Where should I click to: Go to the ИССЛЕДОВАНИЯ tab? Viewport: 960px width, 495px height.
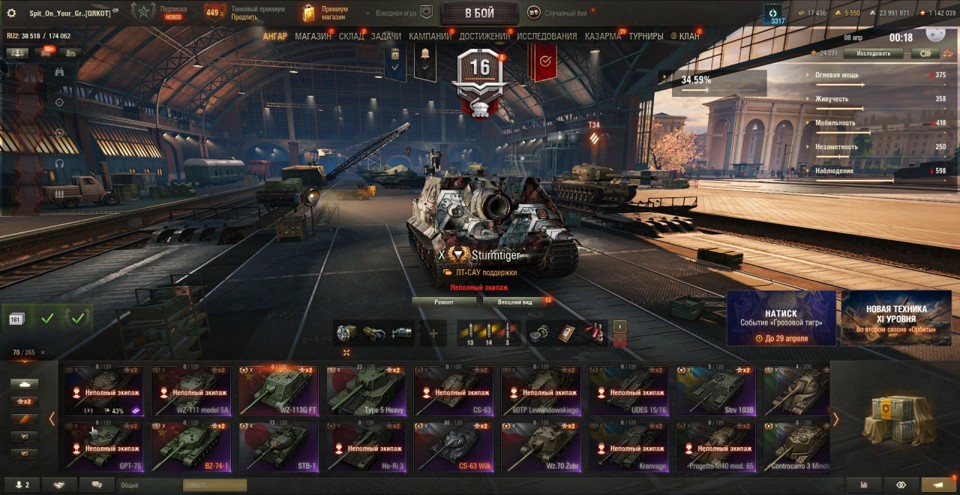tap(547, 36)
